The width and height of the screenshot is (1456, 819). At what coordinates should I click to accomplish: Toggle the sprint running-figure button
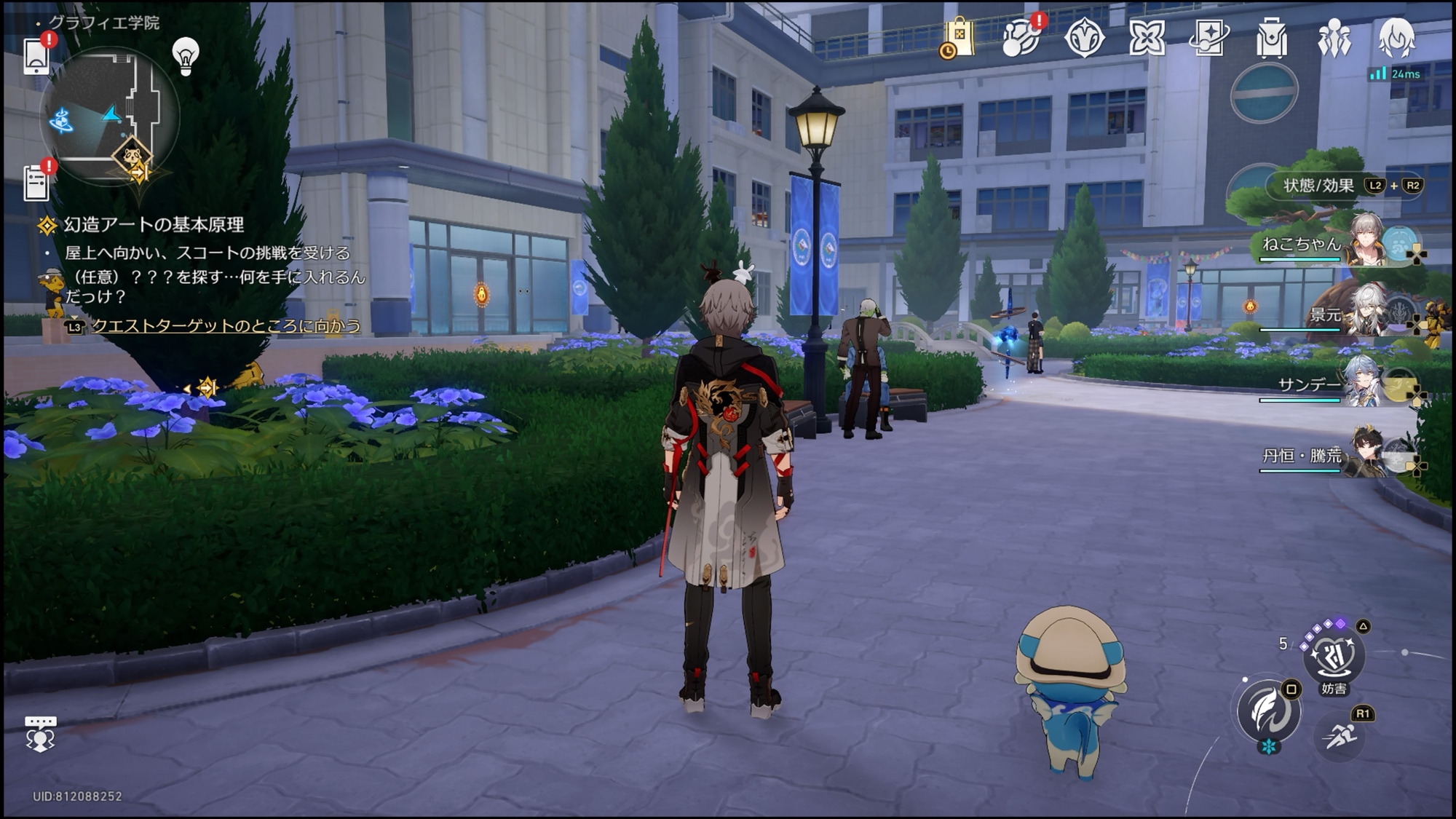(1340, 737)
